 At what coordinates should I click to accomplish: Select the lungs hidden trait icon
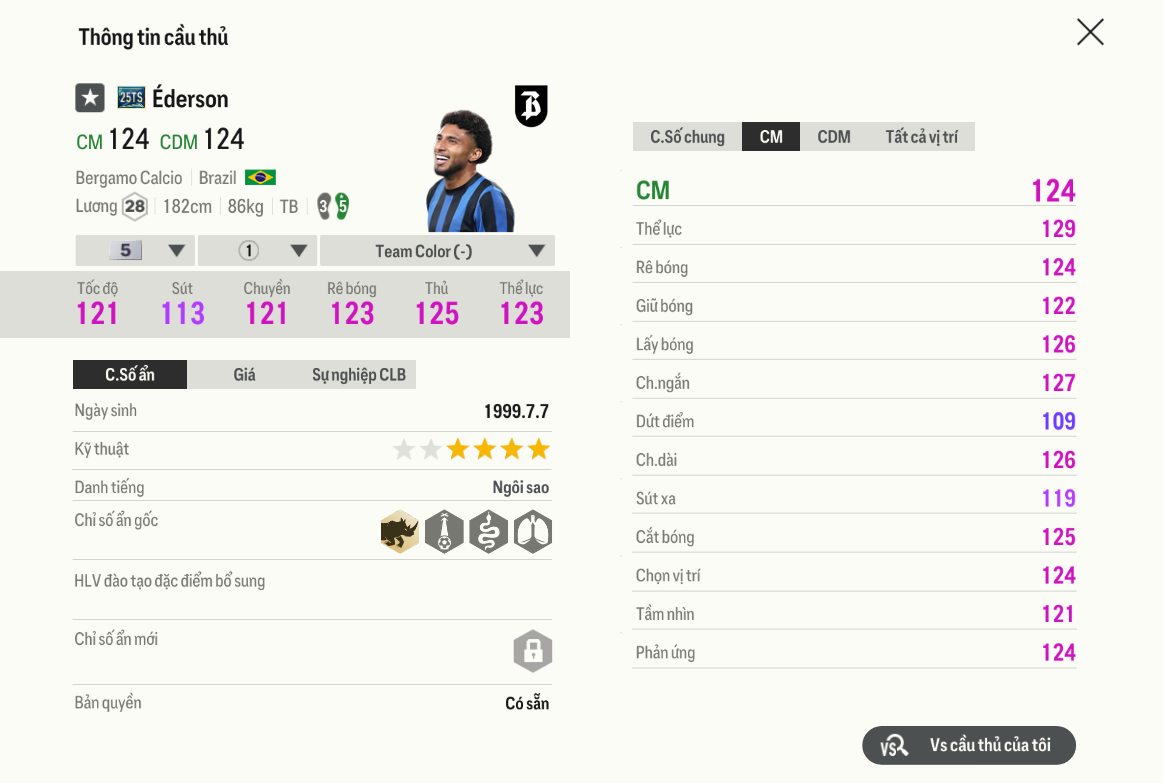pos(533,532)
